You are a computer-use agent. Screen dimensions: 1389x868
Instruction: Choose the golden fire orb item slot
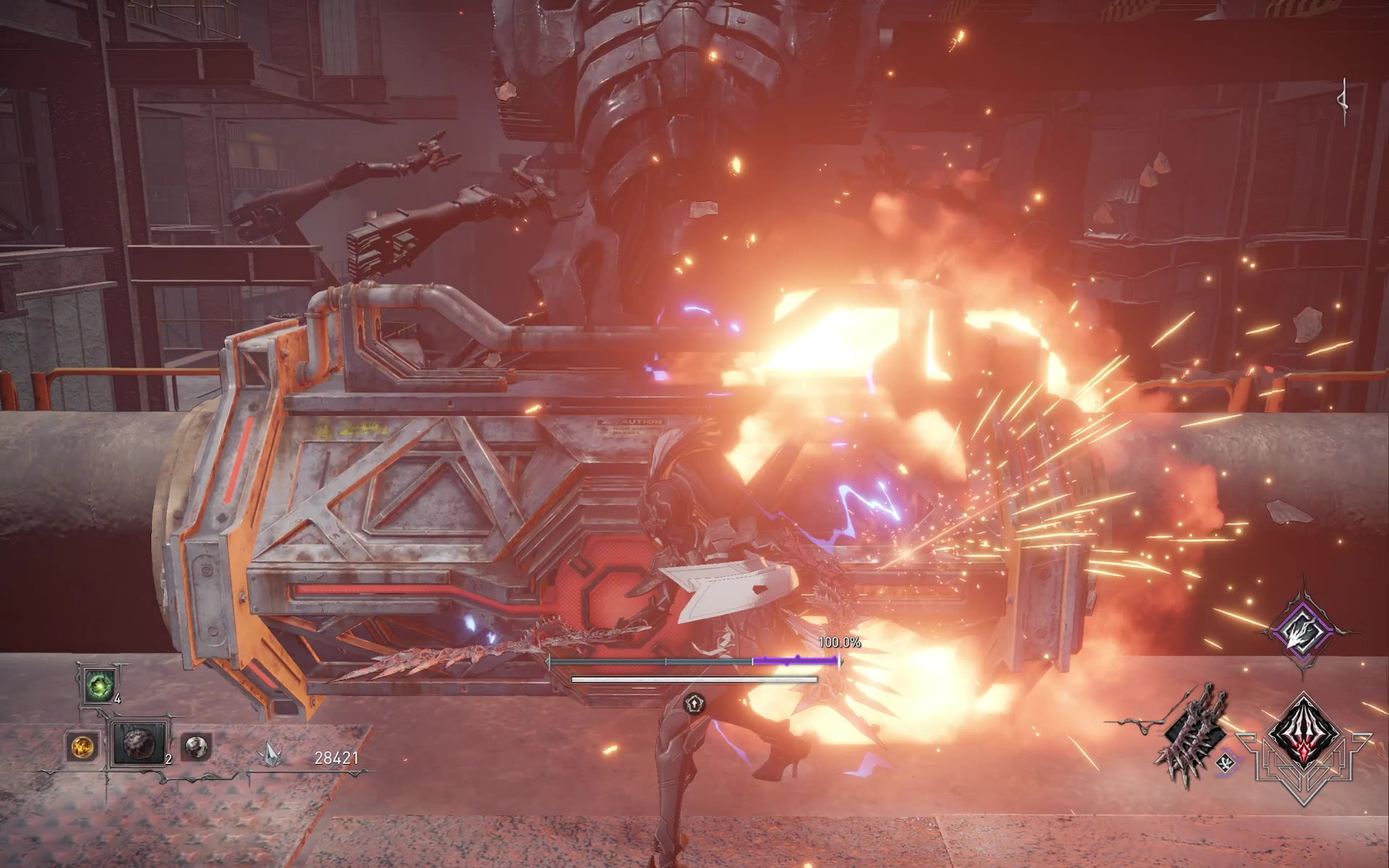82,746
